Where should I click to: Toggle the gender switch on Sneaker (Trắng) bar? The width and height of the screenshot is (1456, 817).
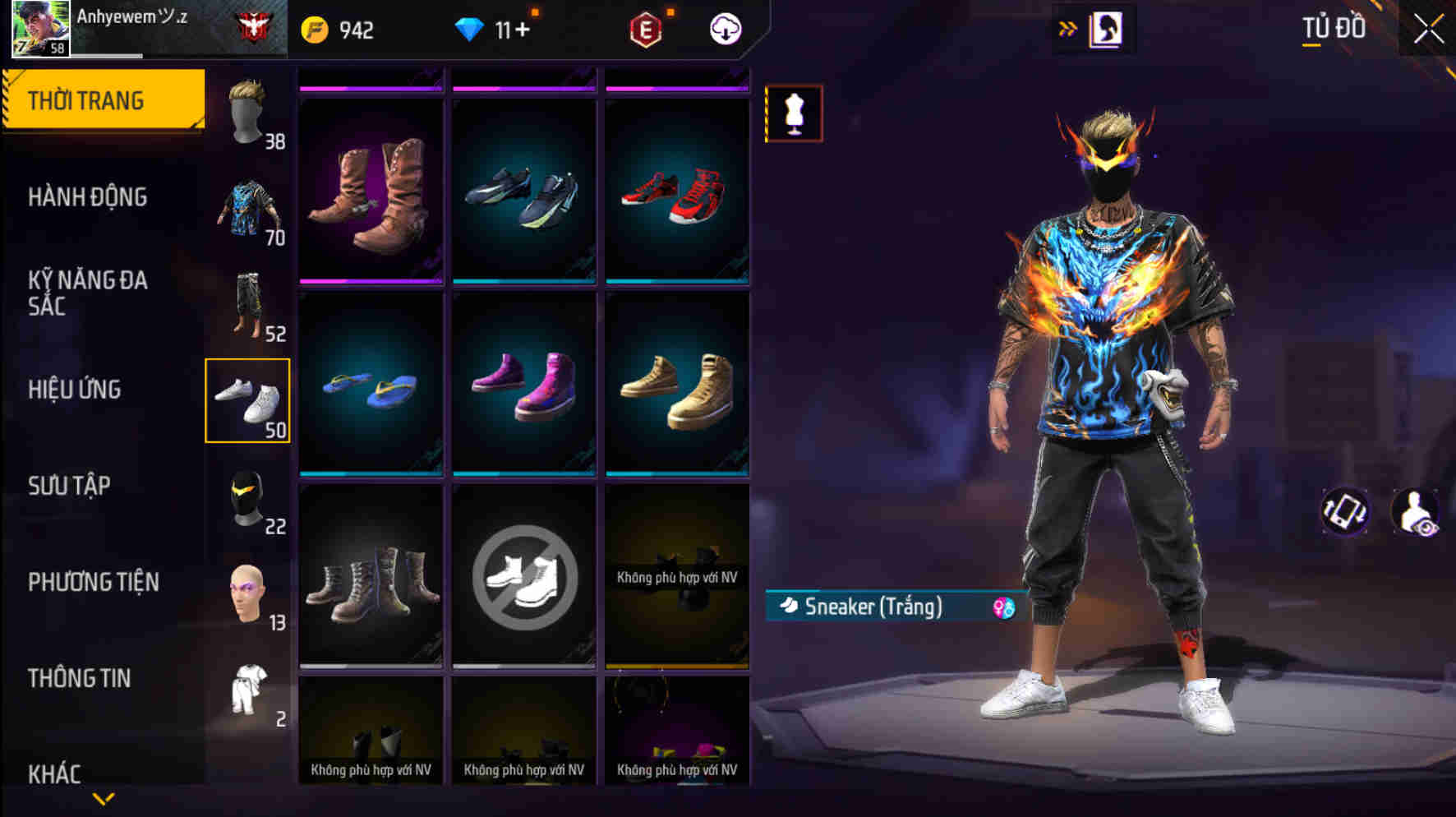[1002, 608]
